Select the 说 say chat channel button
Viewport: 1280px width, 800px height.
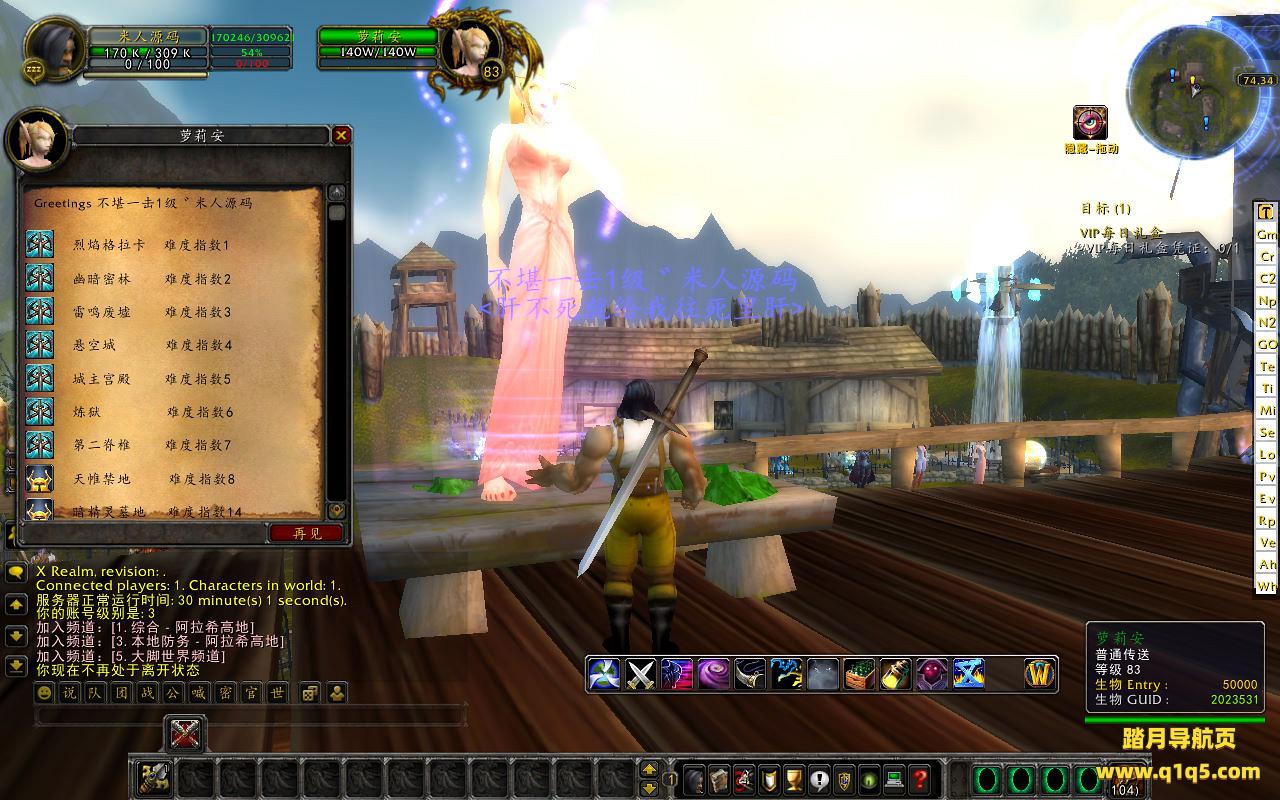[x=69, y=692]
